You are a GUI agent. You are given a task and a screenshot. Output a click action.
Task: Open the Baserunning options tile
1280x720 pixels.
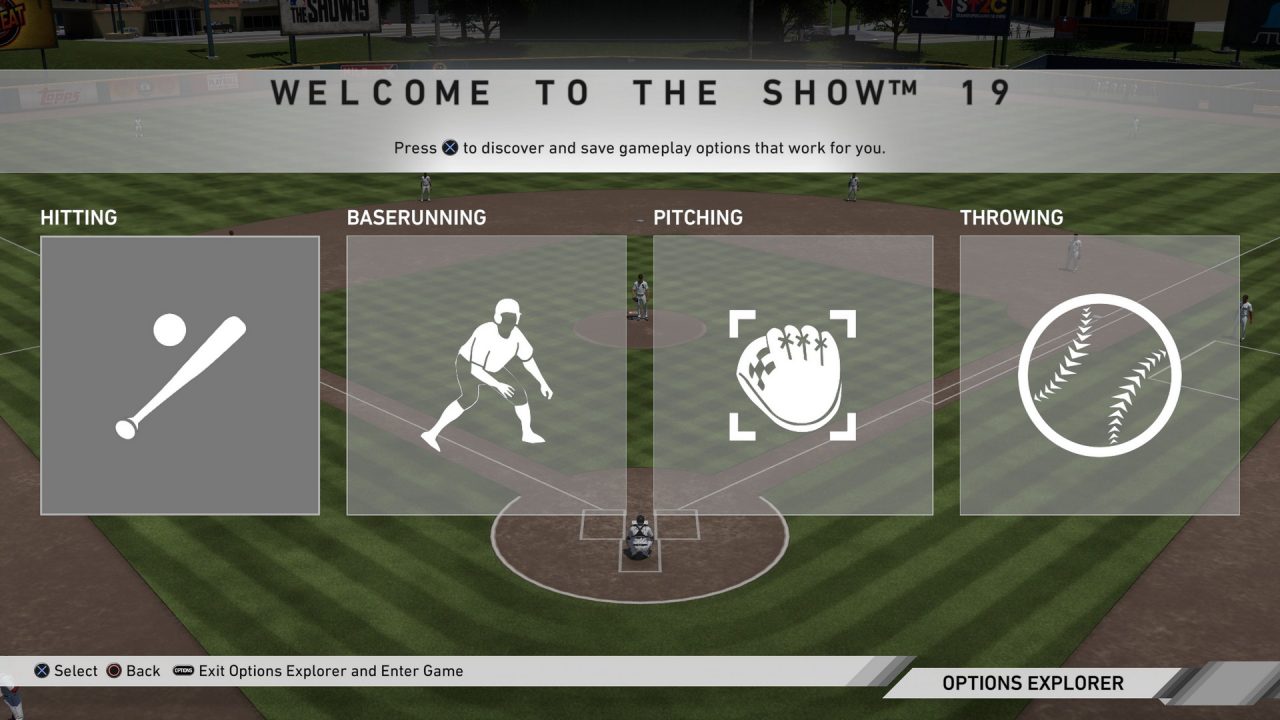click(486, 375)
